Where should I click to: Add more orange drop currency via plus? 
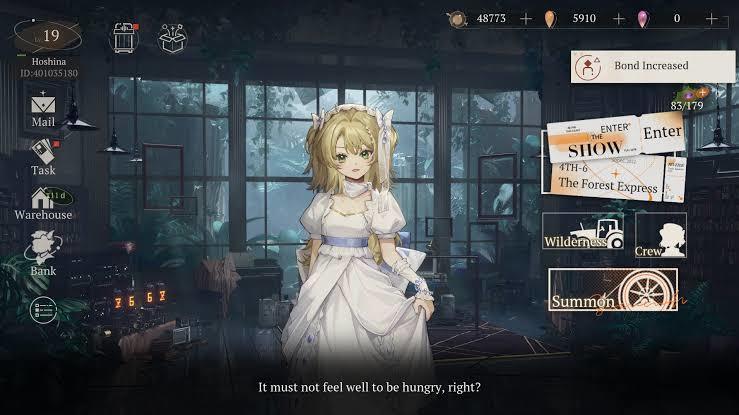click(618, 18)
